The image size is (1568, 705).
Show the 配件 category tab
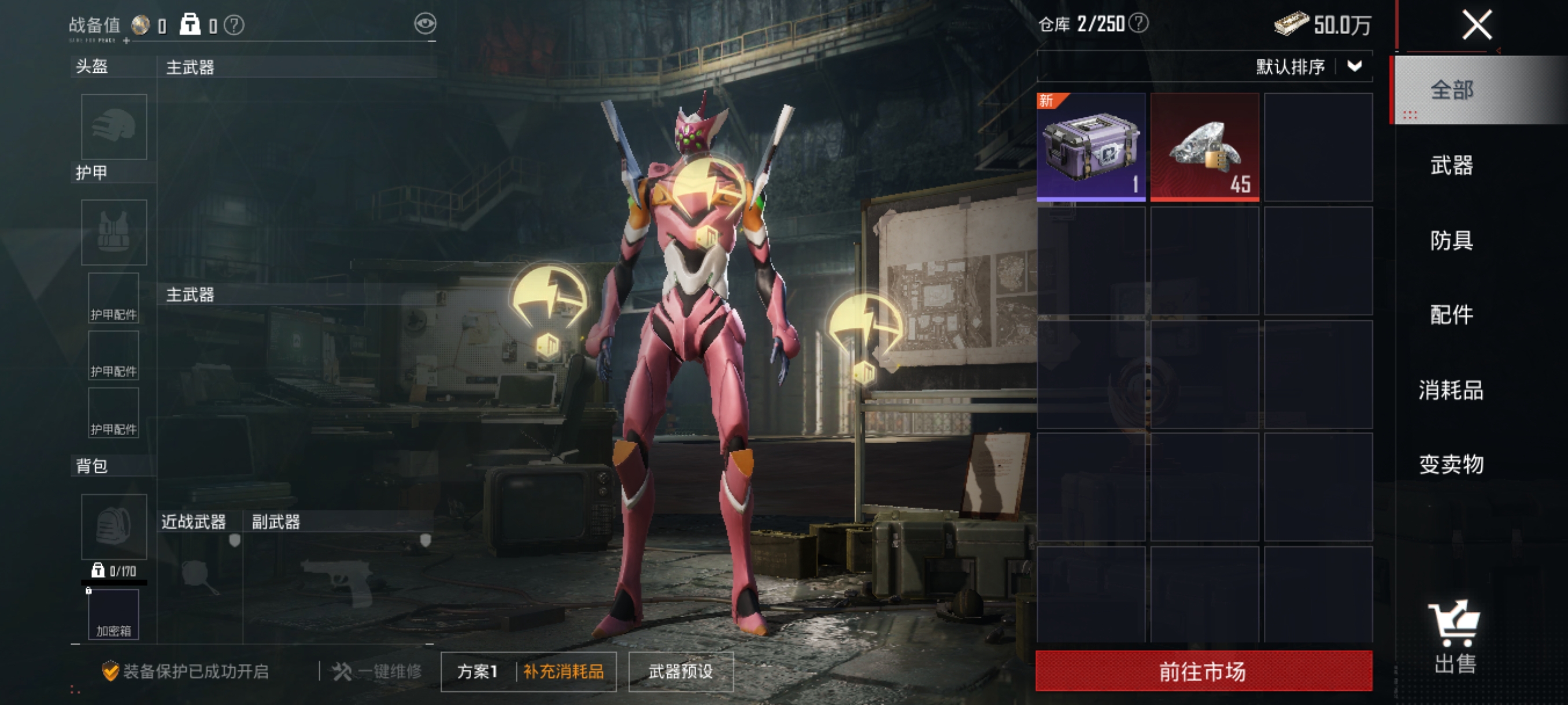1452,314
